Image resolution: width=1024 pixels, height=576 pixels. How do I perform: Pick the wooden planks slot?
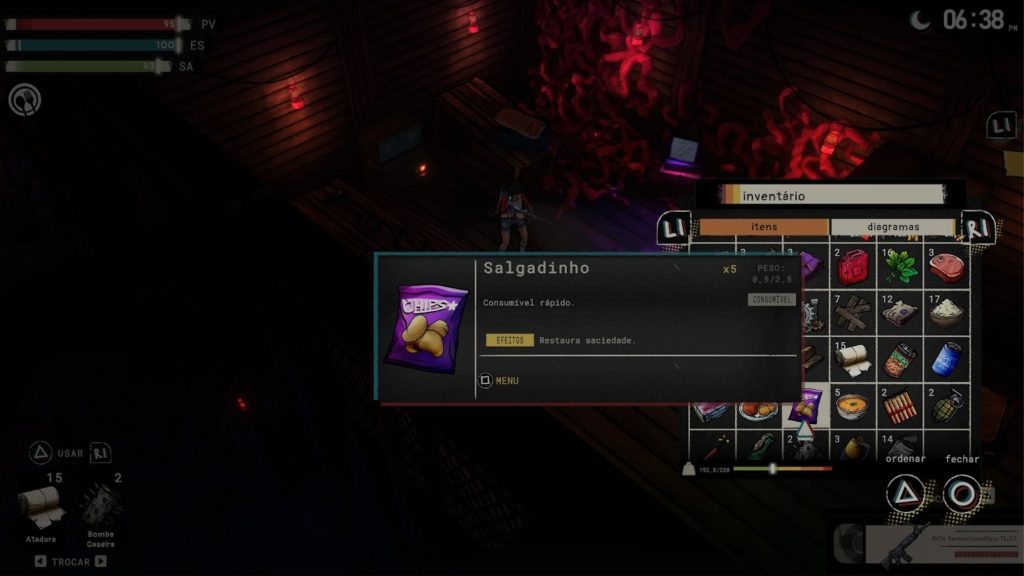[x=853, y=312]
